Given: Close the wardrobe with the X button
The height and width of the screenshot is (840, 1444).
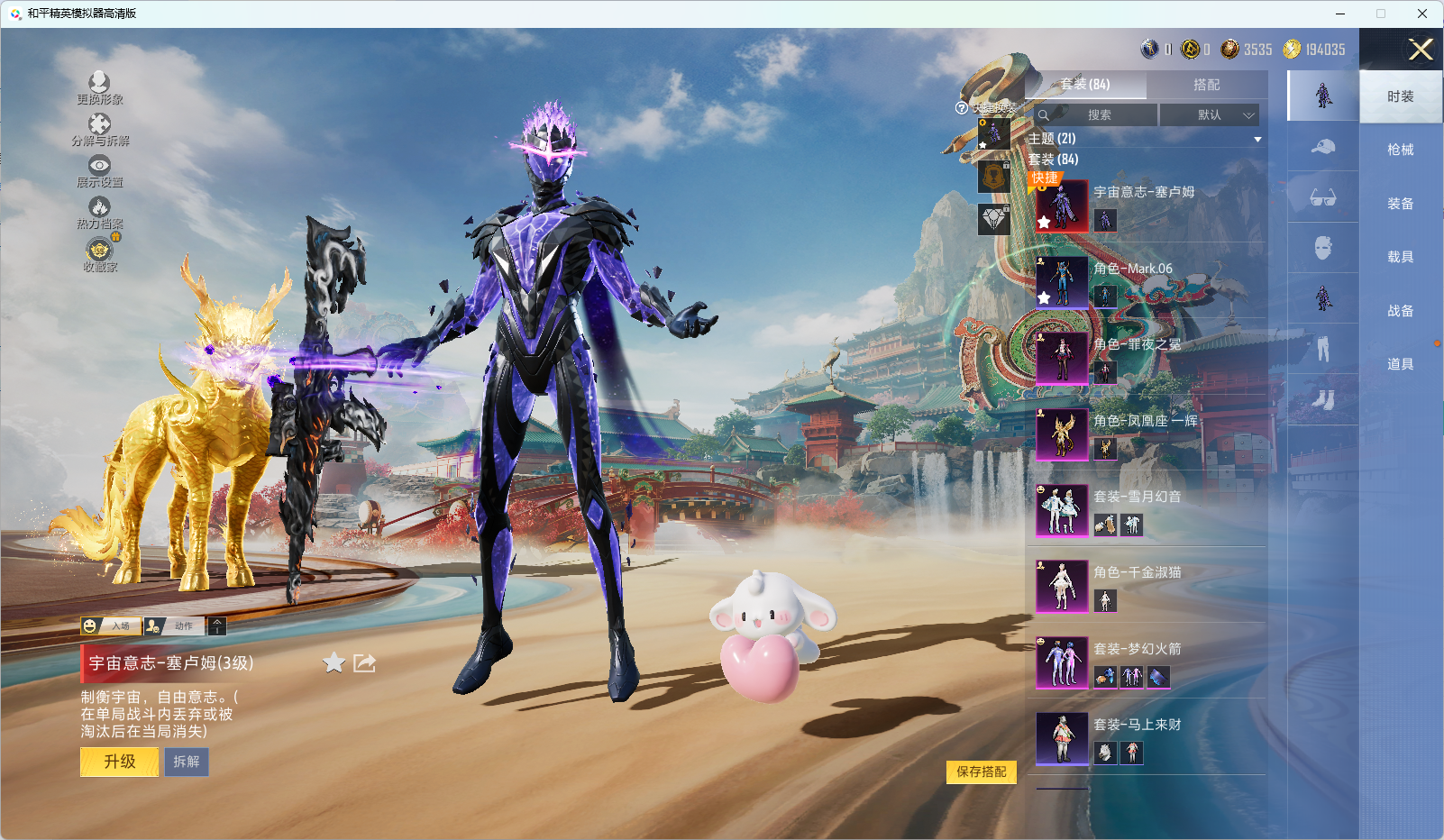Looking at the screenshot, I should click(x=1421, y=50).
